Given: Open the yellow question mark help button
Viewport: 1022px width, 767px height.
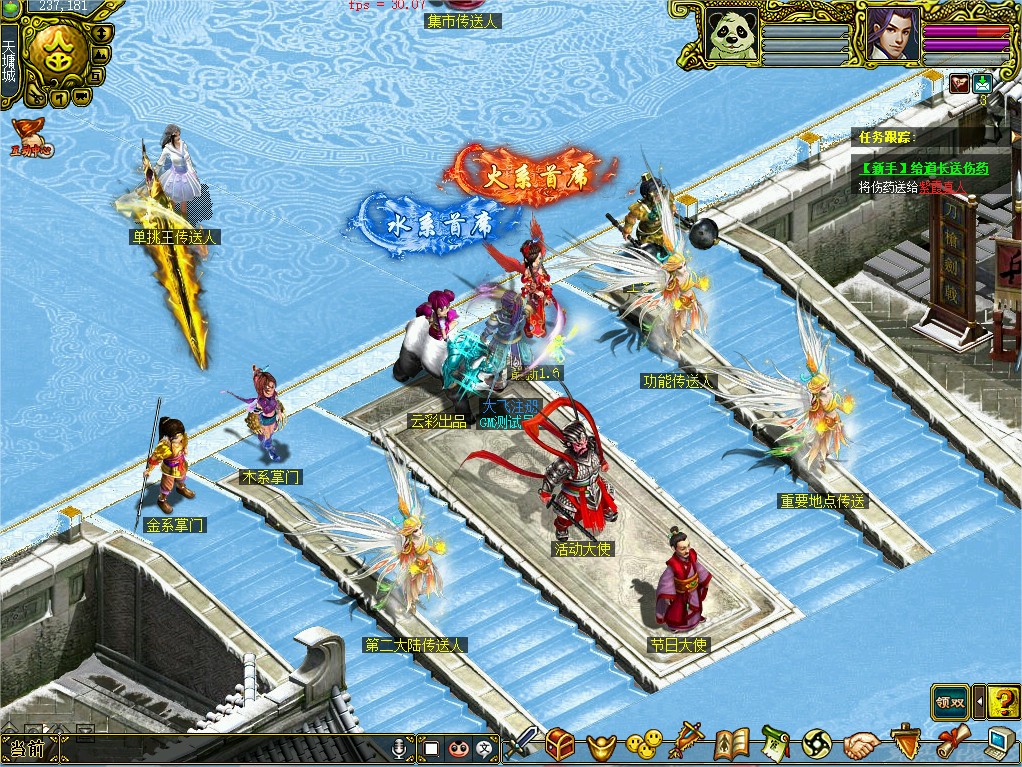Looking at the screenshot, I should click(1003, 700).
